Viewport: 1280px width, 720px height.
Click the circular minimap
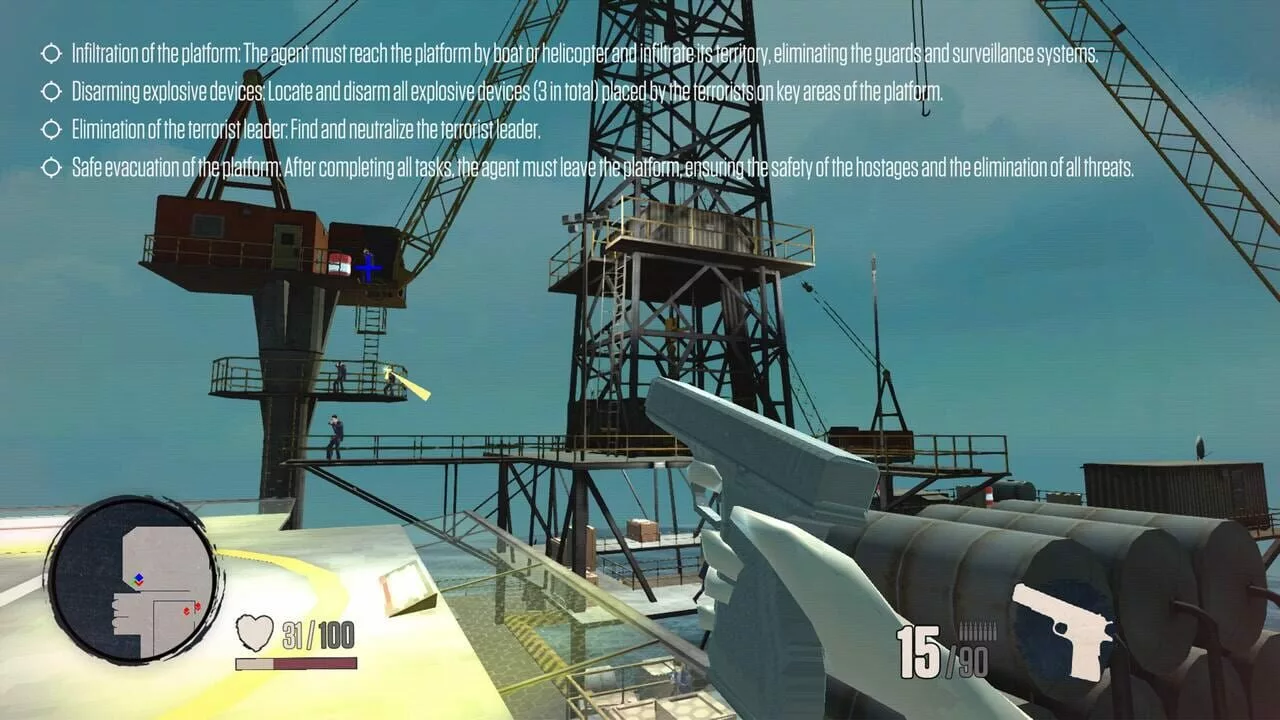pos(134,580)
